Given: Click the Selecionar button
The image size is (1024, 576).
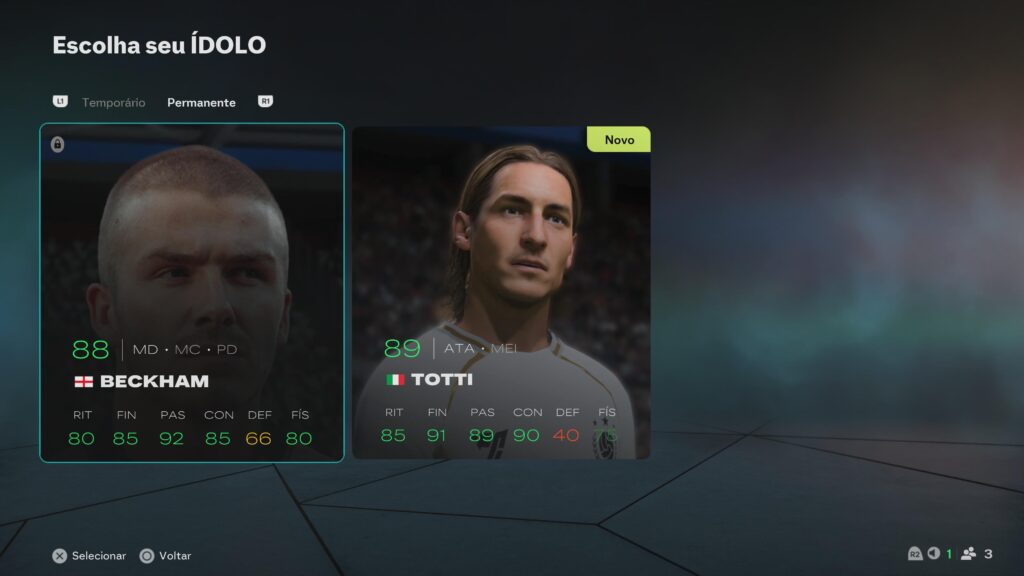Looking at the screenshot, I should 90,555.
